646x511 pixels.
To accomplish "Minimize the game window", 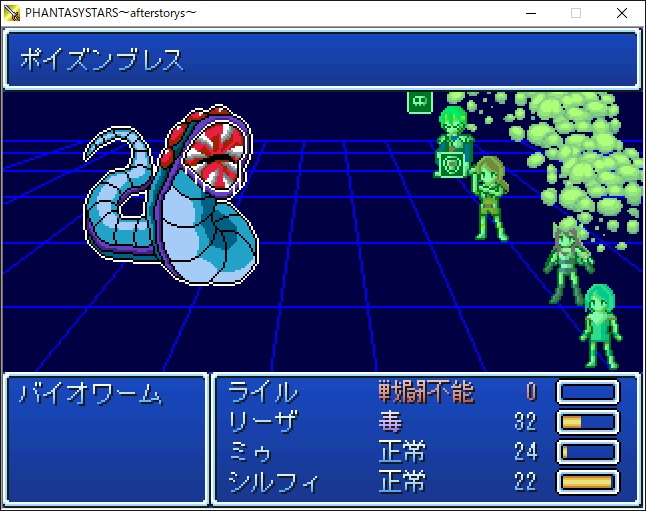I will (x=529, y=13).
